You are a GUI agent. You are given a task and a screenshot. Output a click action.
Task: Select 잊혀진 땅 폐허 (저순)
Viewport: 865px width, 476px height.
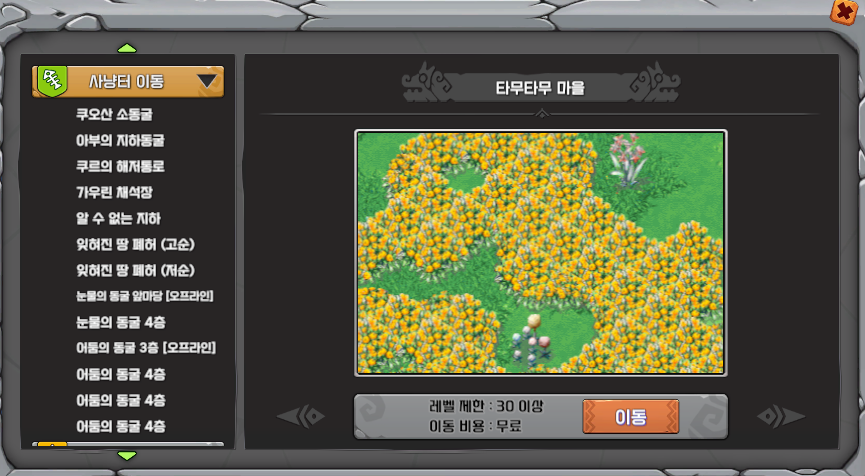(x=135, y=270)
